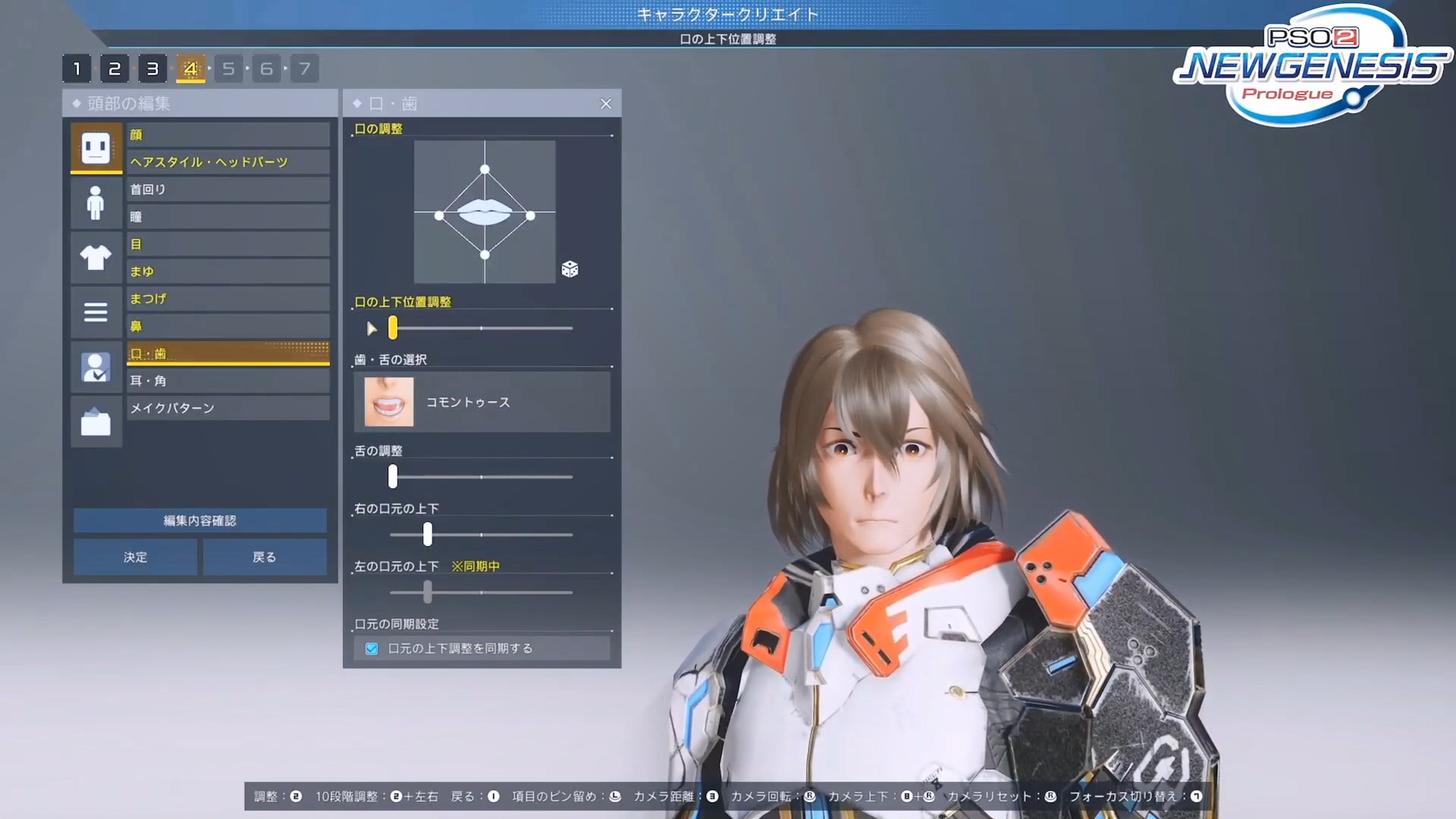Screen dimensions: 1456x819
Task: Select the character portrait icon in the sidebar
Action: pyautogui.click(x=96, y=367)
